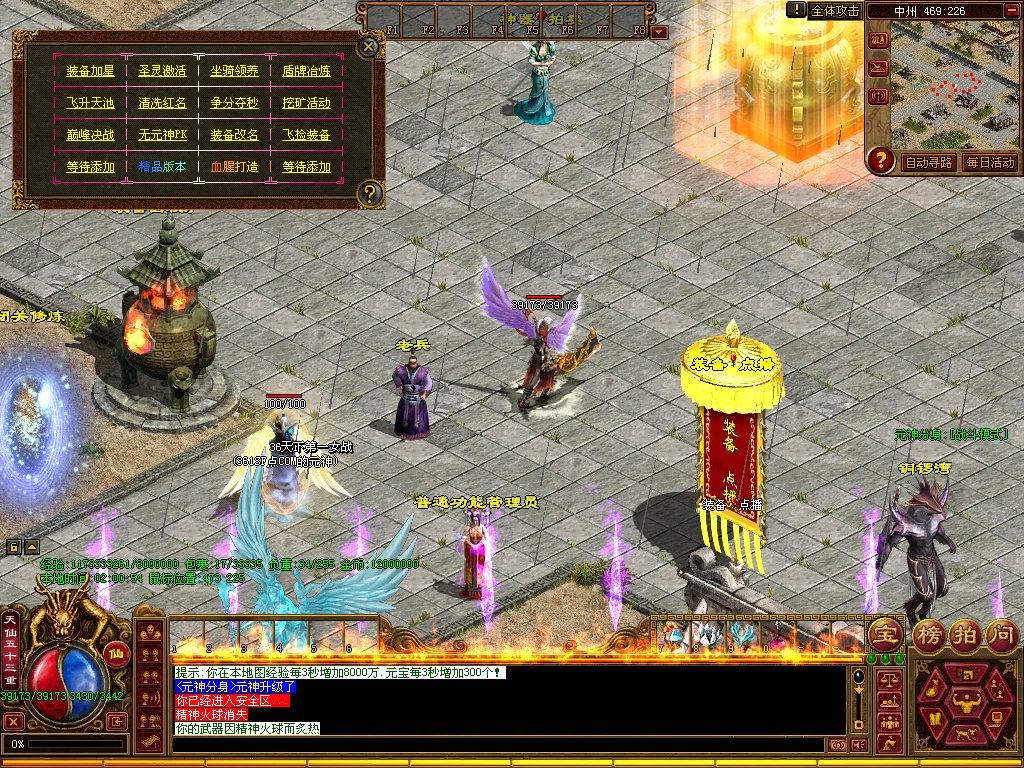Screen dimensions: 1024x768
Task: Toggle the 全体攻击 attack mode button
Action: (835, 10)
